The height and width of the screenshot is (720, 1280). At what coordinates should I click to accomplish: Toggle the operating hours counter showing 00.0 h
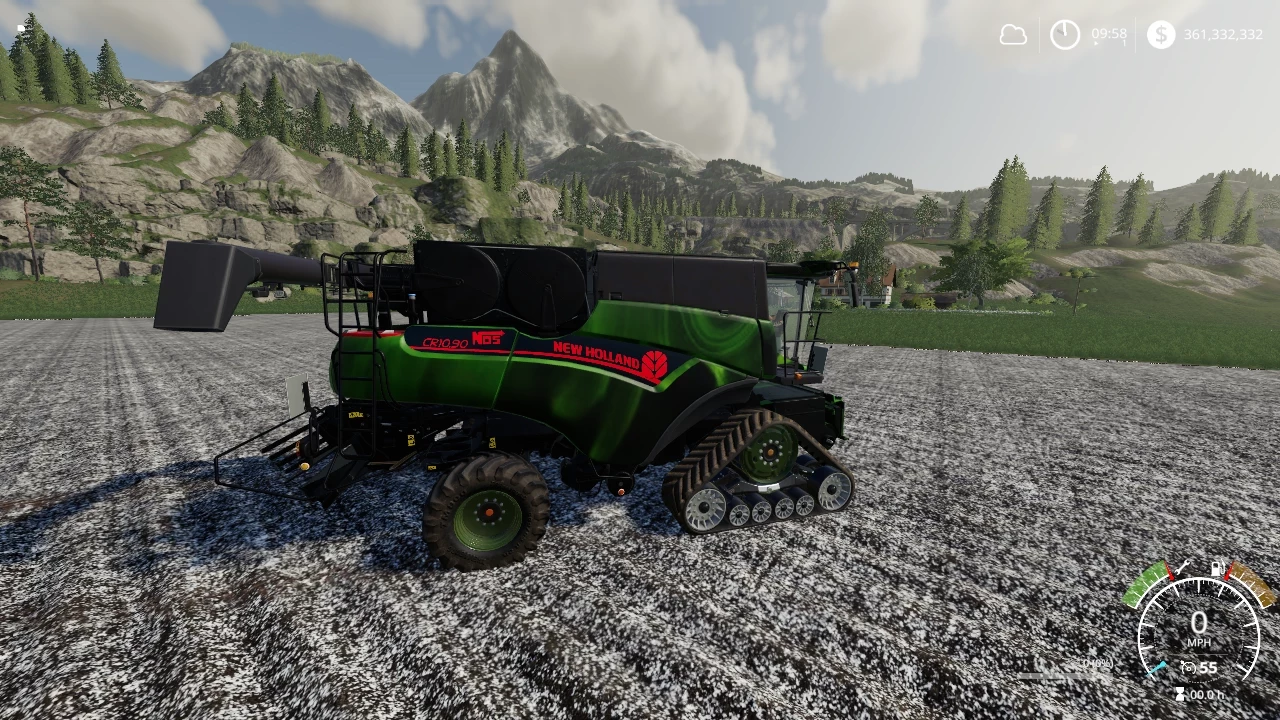pos(1209,693)
